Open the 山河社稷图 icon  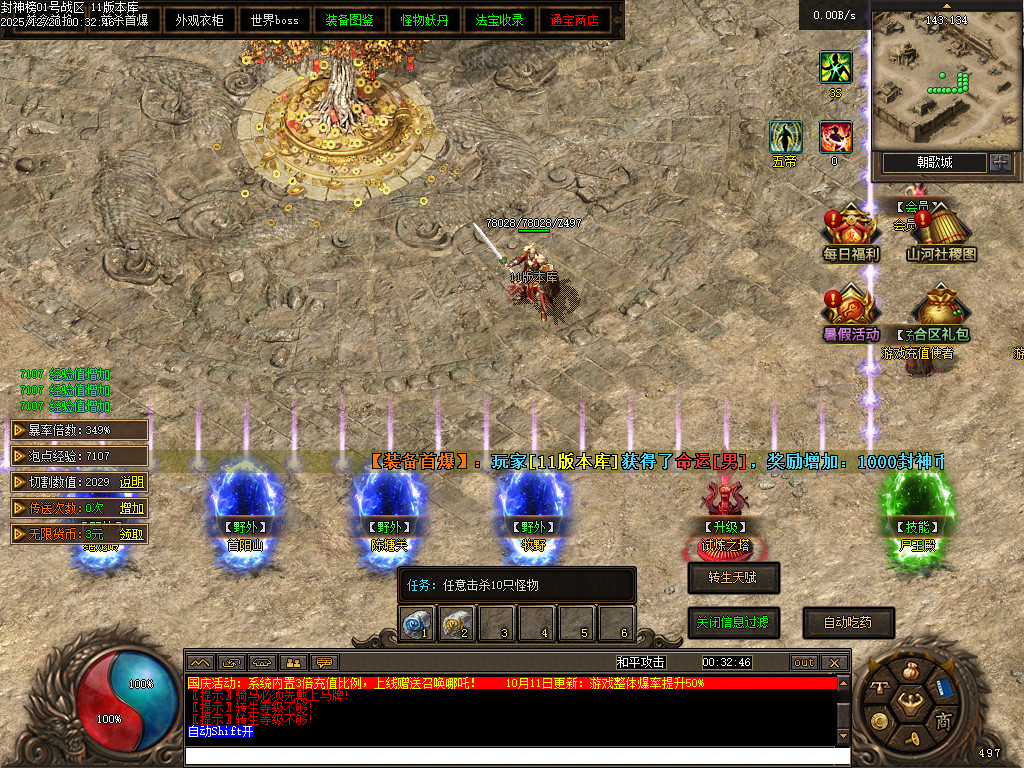[940, 233]
